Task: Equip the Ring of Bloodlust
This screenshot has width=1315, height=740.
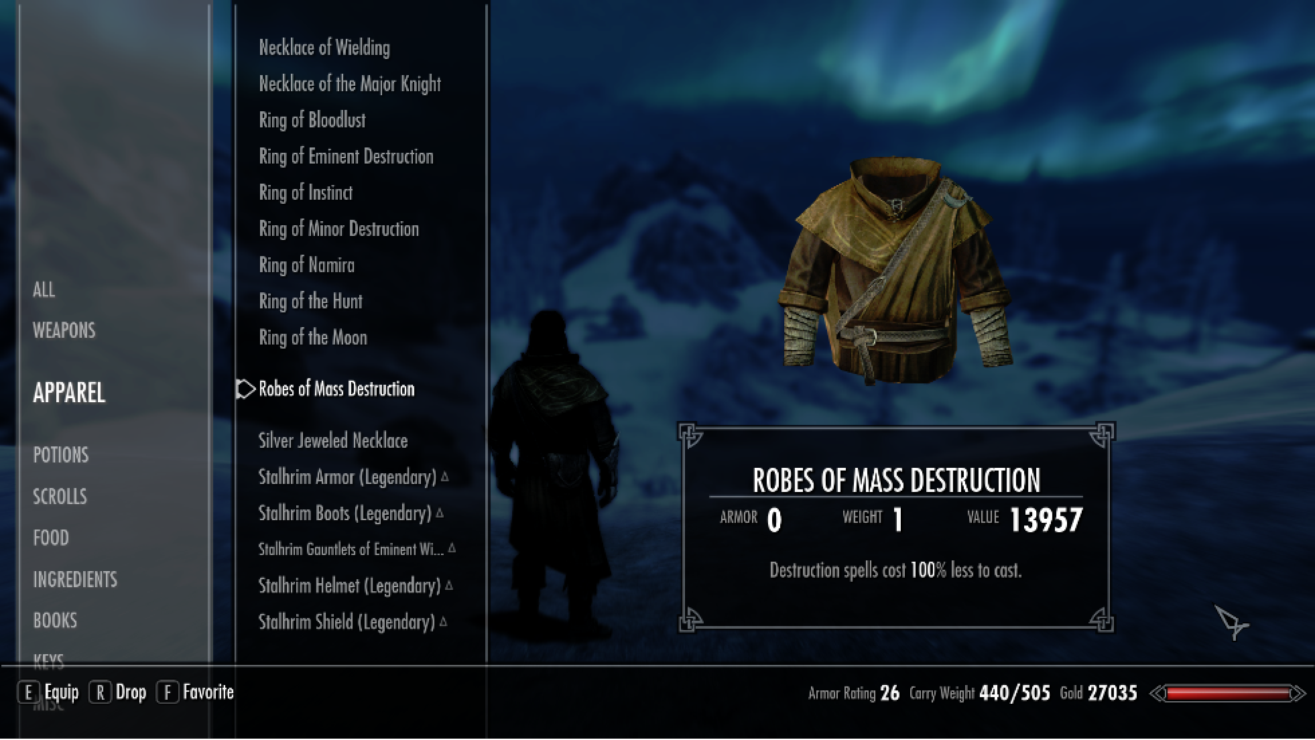Action: pos(310,120)
